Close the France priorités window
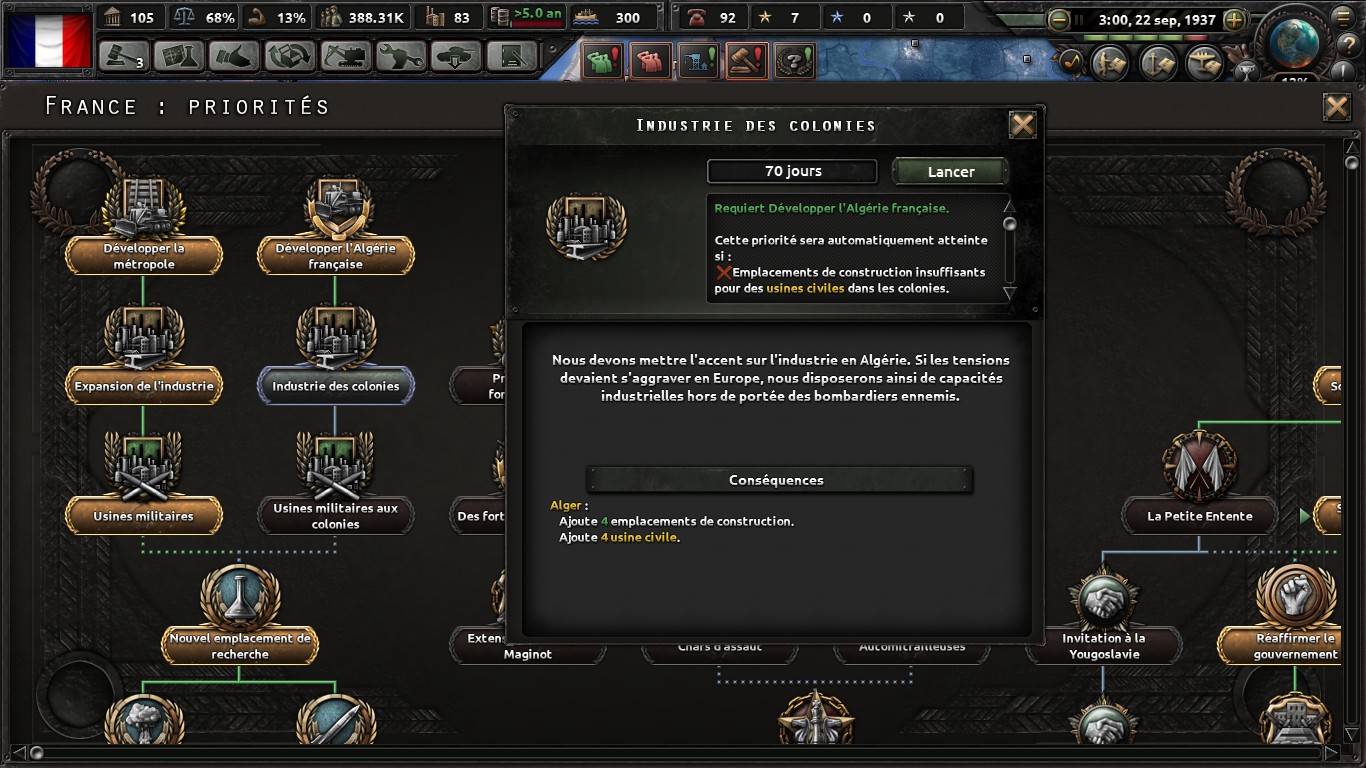The height and width of the screenshot is (768, 1366). click(1336, 107)
